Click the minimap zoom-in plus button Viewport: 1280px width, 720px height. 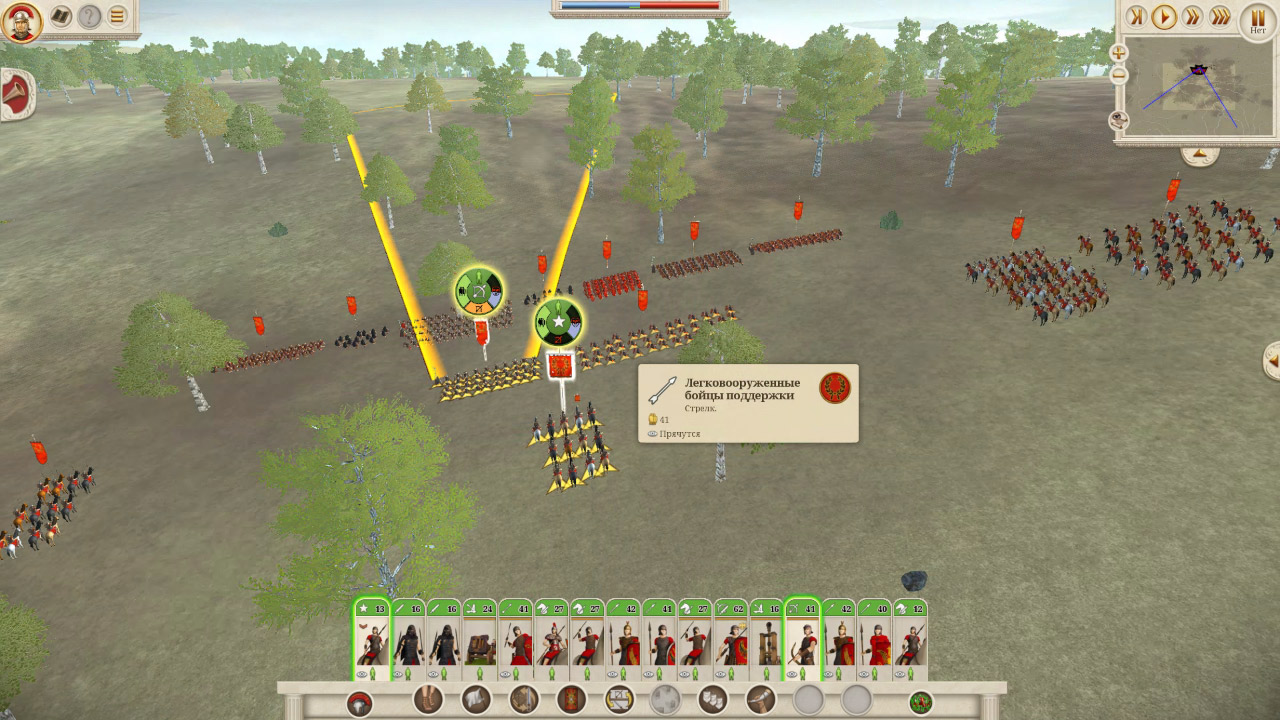point(1118,52)
